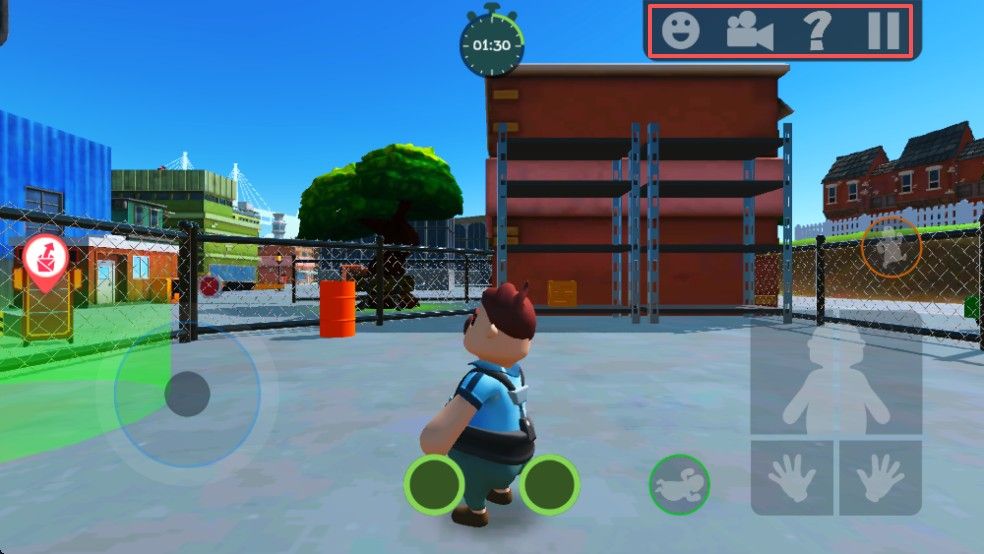Open the smiley face emote menu
Image resolution: width=984 pixels, height=554 pixels.
tap(681, 31)
